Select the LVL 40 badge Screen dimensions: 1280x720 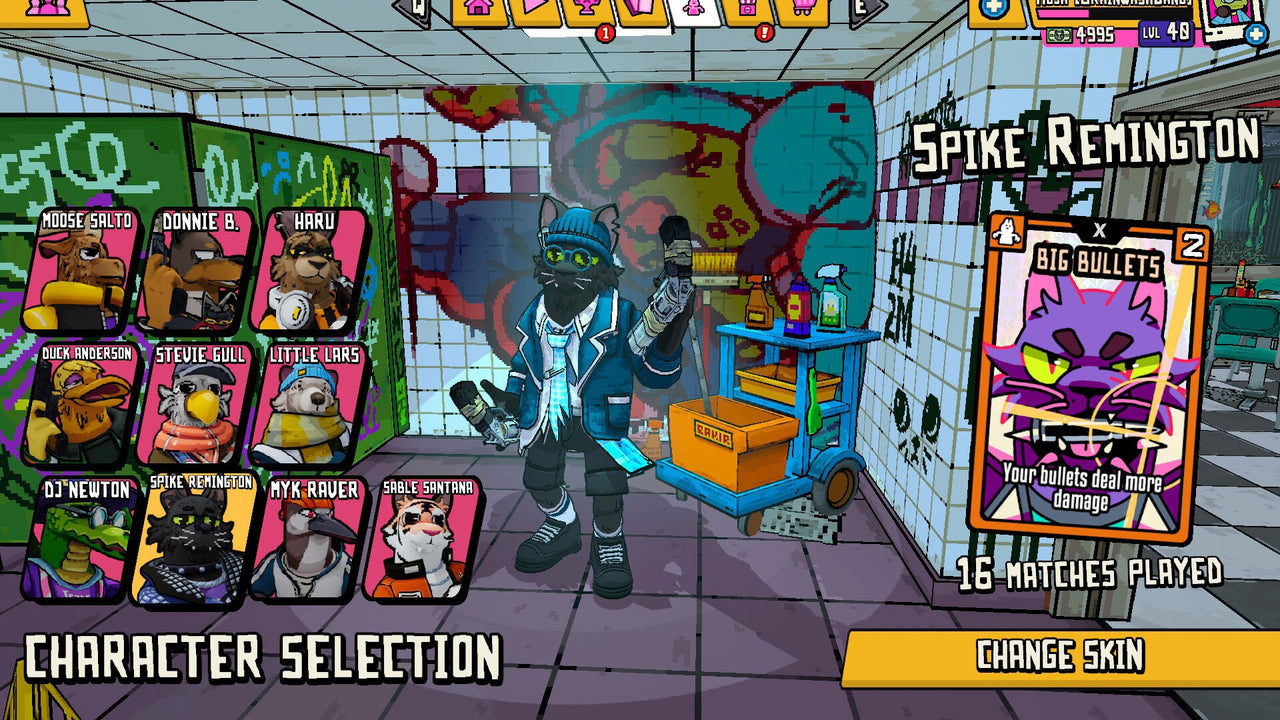click(1165, 33)
